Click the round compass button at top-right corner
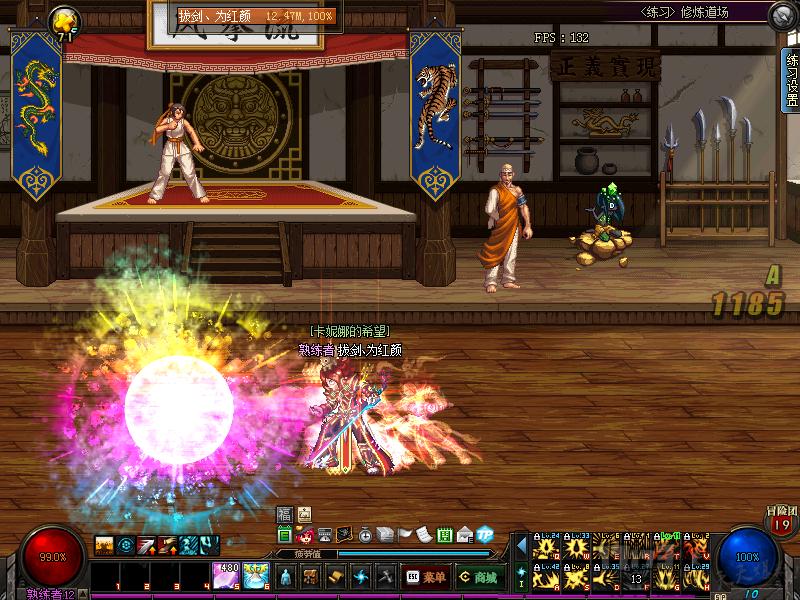 (x=783, y=16)
